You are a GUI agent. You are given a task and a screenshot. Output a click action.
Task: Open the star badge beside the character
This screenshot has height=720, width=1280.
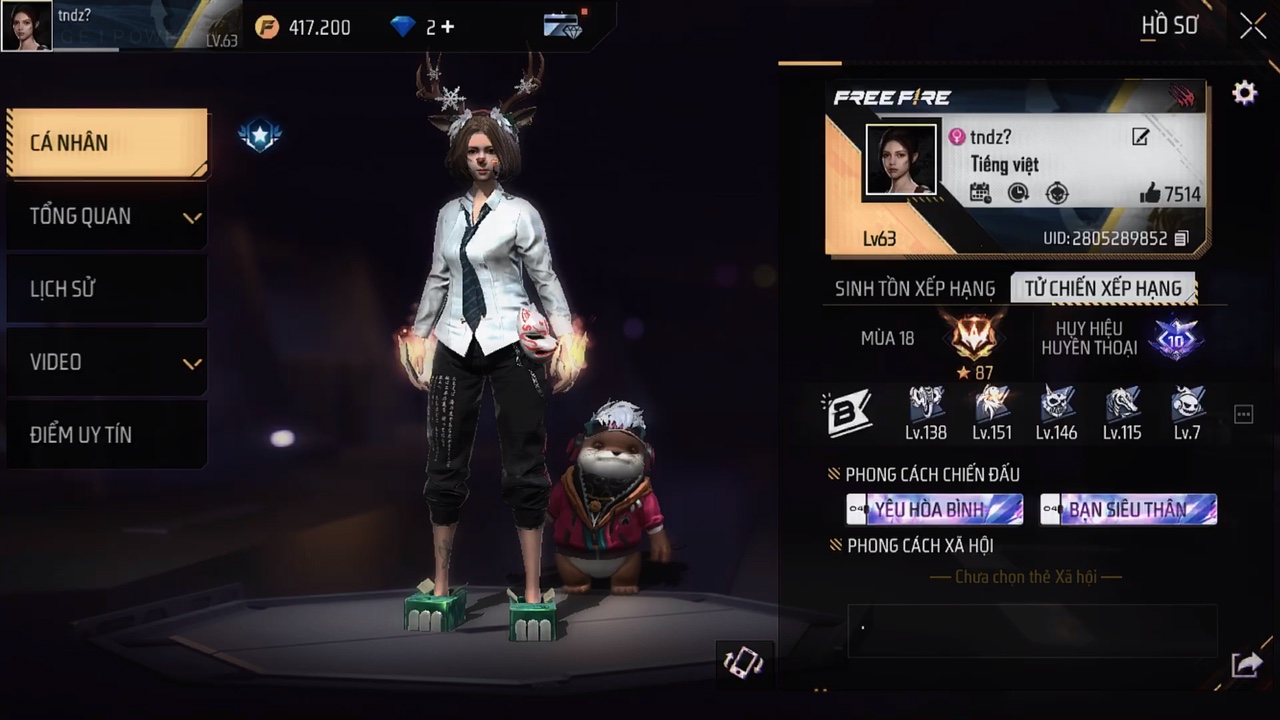260,135
